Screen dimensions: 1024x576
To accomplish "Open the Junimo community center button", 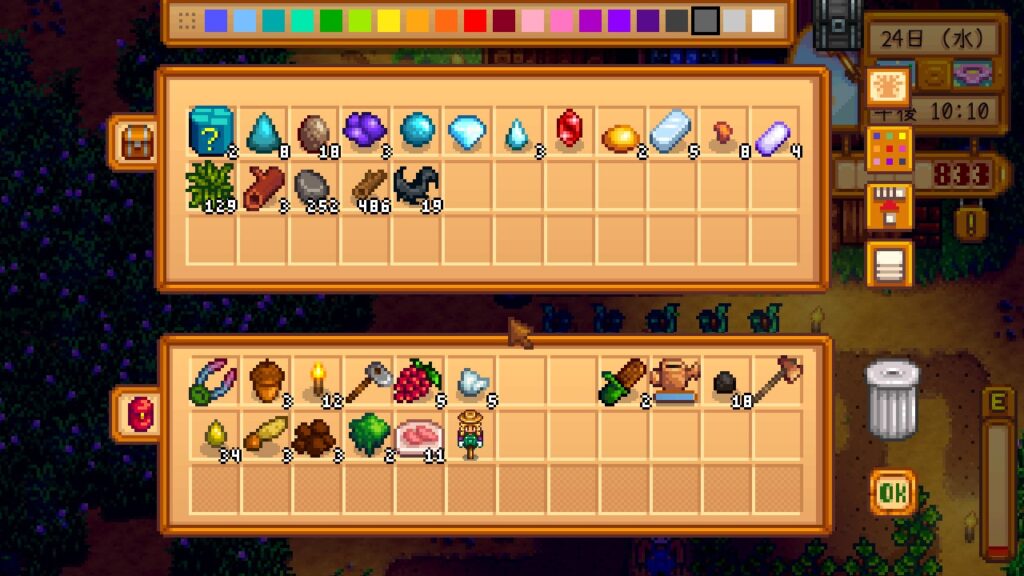I will [x=886, y=88].
